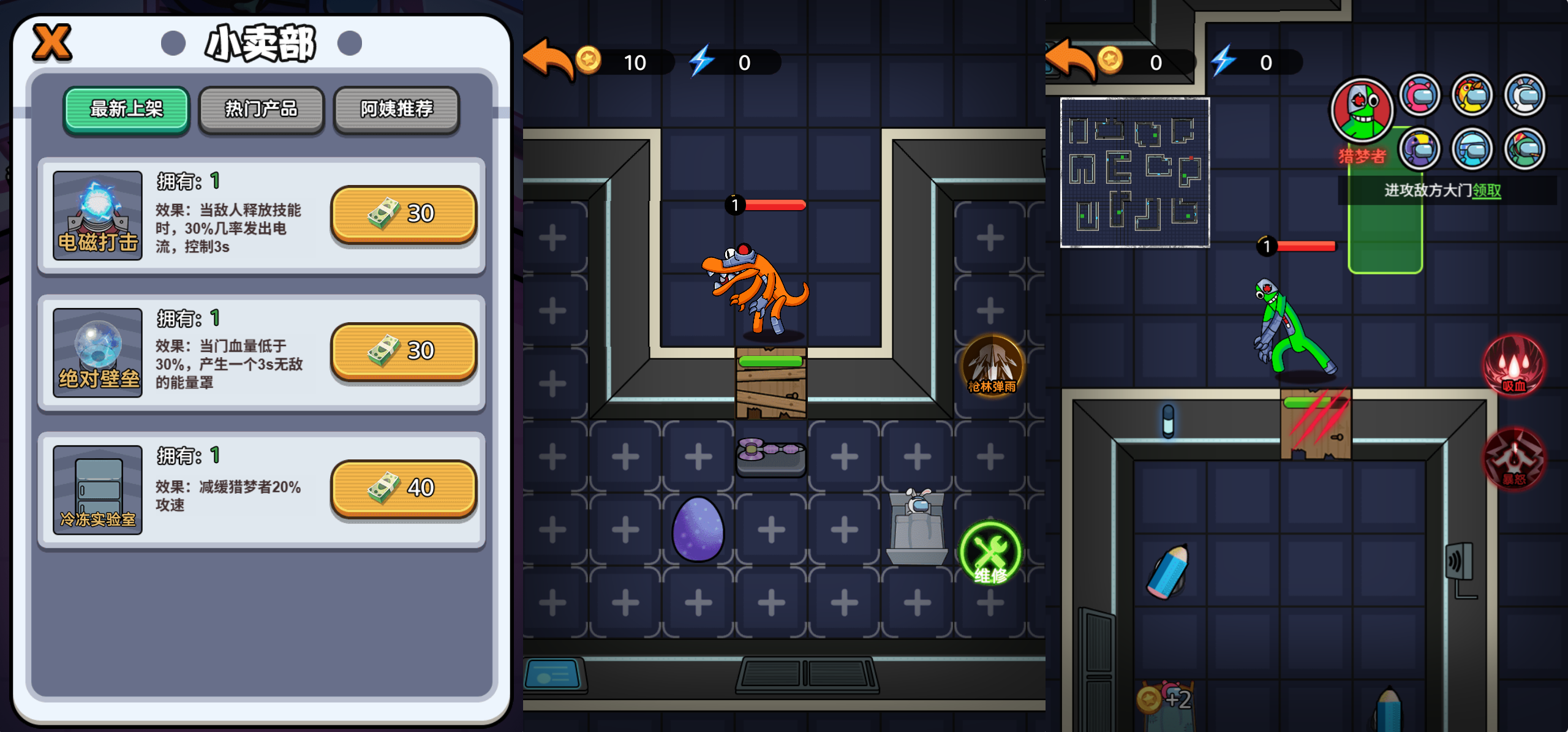Close the 小卖部 shop panel

52,43
